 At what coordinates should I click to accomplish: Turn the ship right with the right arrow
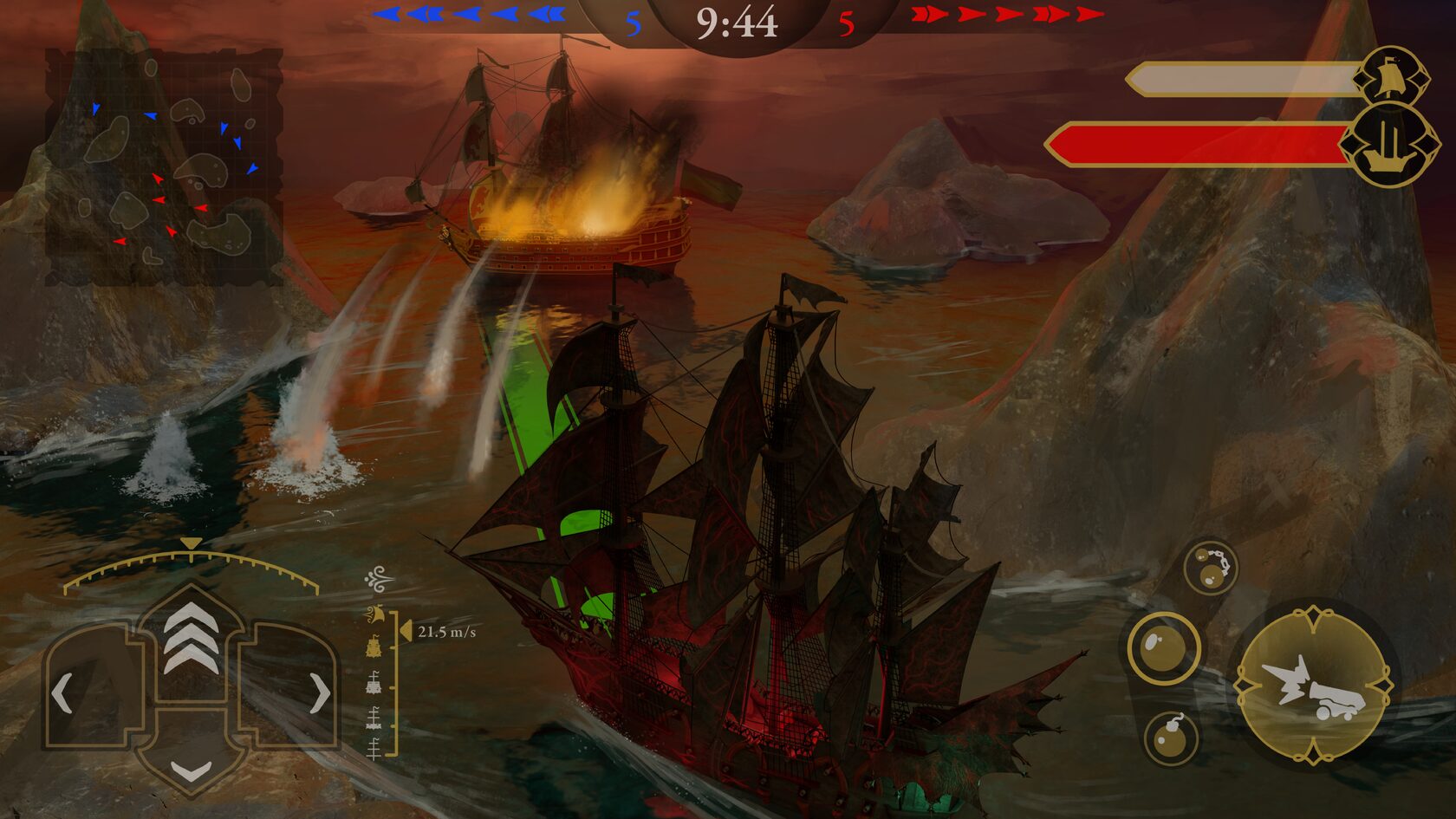(319, 693)
